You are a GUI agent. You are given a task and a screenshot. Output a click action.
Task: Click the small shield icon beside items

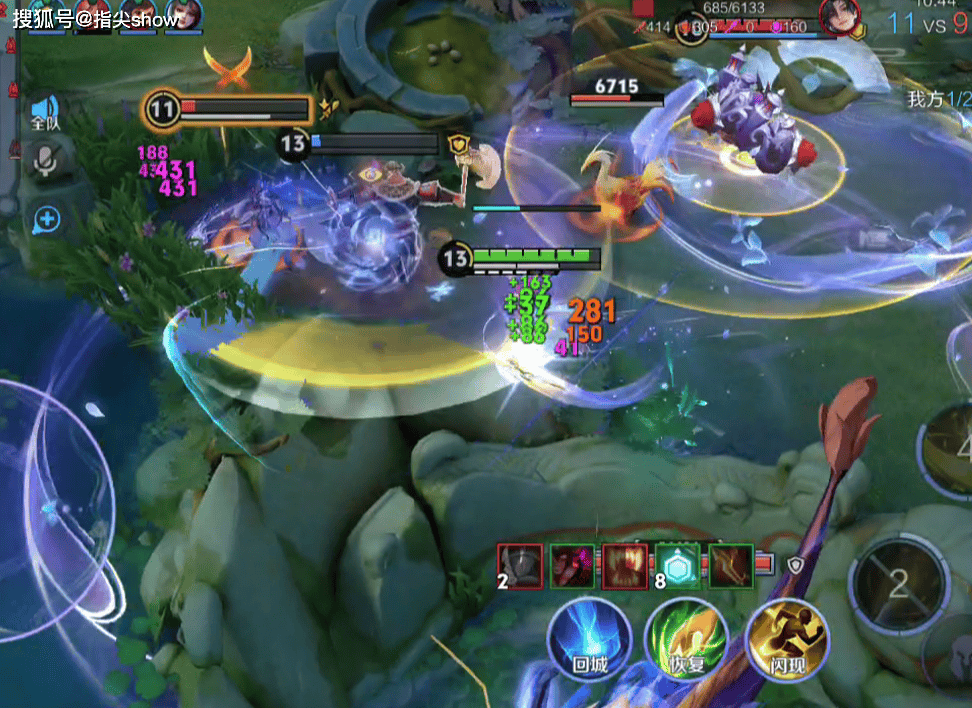pos(795,566)
